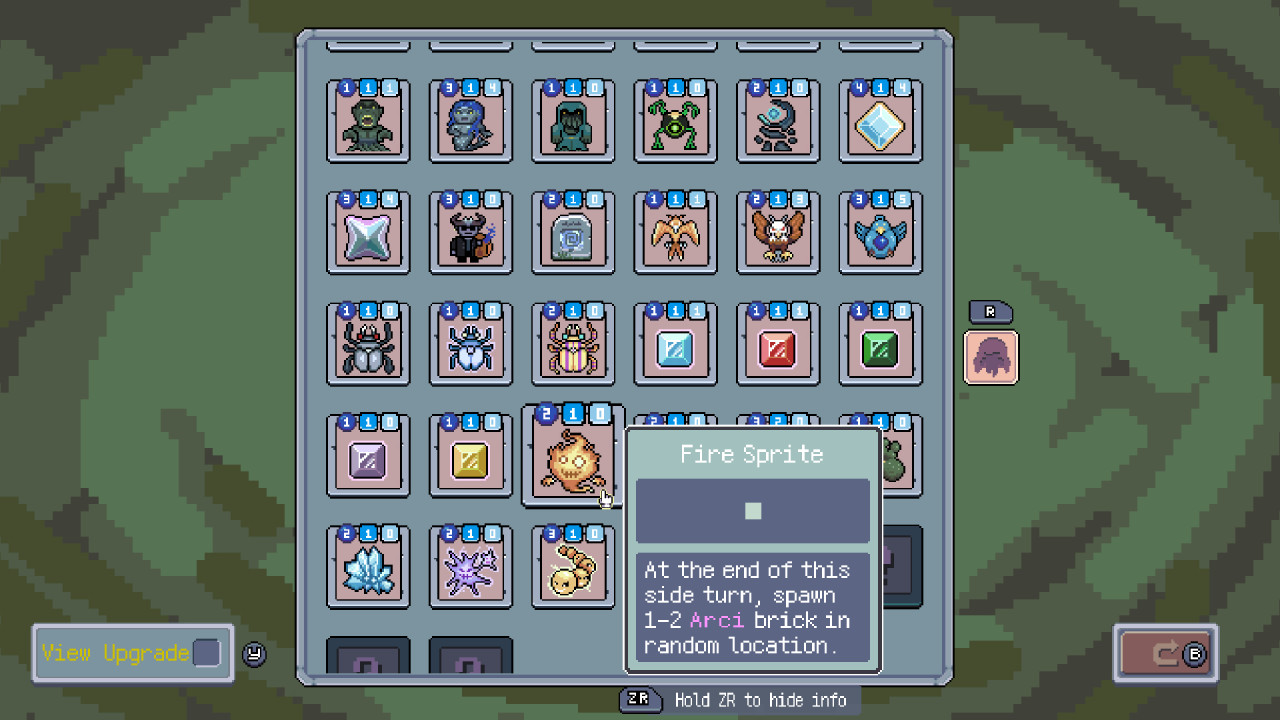Click the ice crystal shard card

point(368,567)
